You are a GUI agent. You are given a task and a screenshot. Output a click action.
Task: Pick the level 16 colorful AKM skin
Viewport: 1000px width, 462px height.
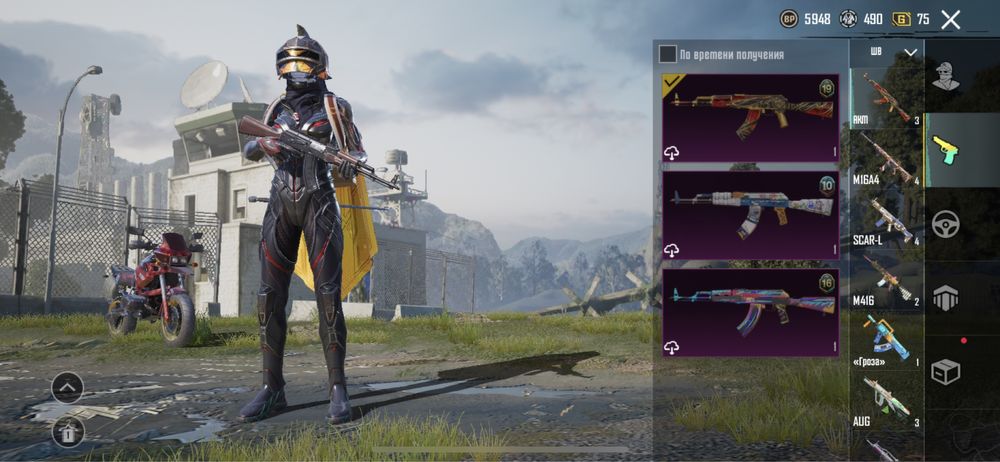tap(750, 311)
